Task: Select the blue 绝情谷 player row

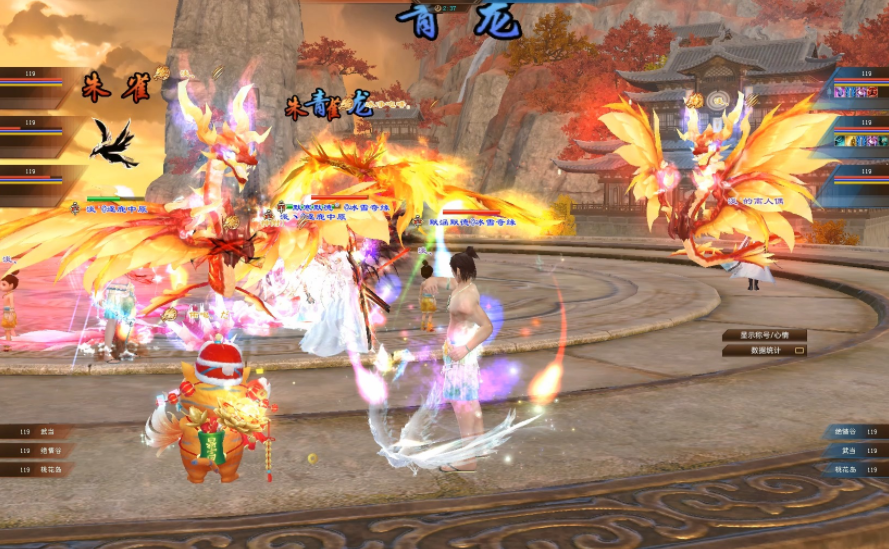Action: (x=855, y=432)
